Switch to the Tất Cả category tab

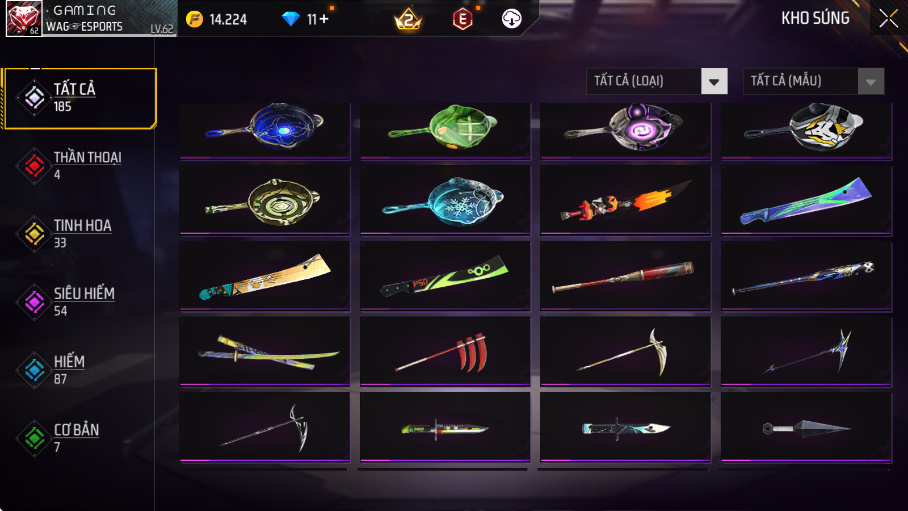[80, 98]
